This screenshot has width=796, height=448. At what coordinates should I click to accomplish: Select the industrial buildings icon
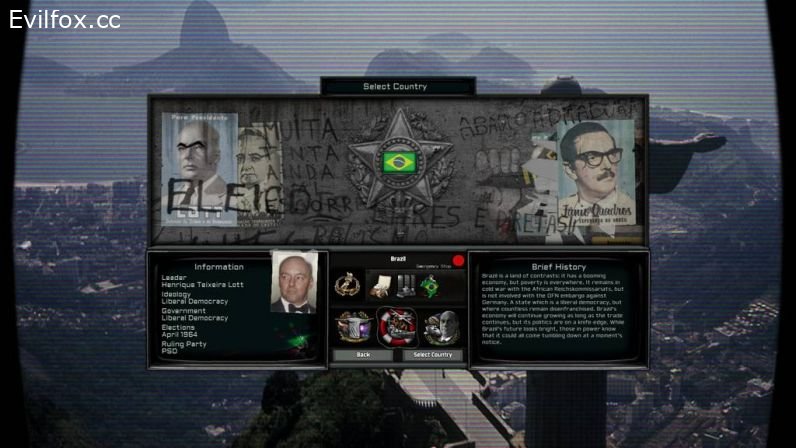pyautogui.click(x=404, y=286)
